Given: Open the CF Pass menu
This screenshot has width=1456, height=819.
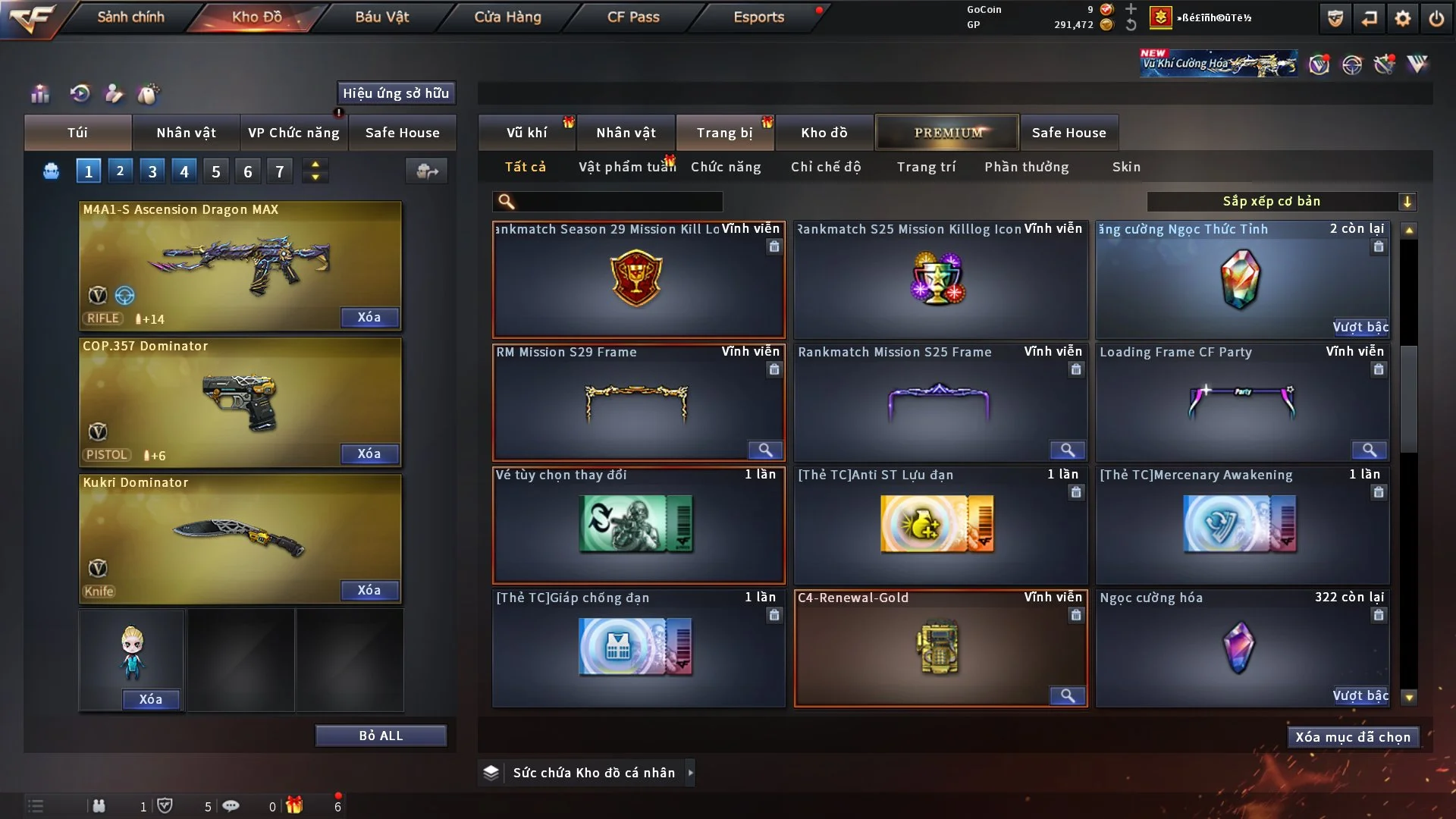Looking at the screenshot, I should [x=633, y=17].
